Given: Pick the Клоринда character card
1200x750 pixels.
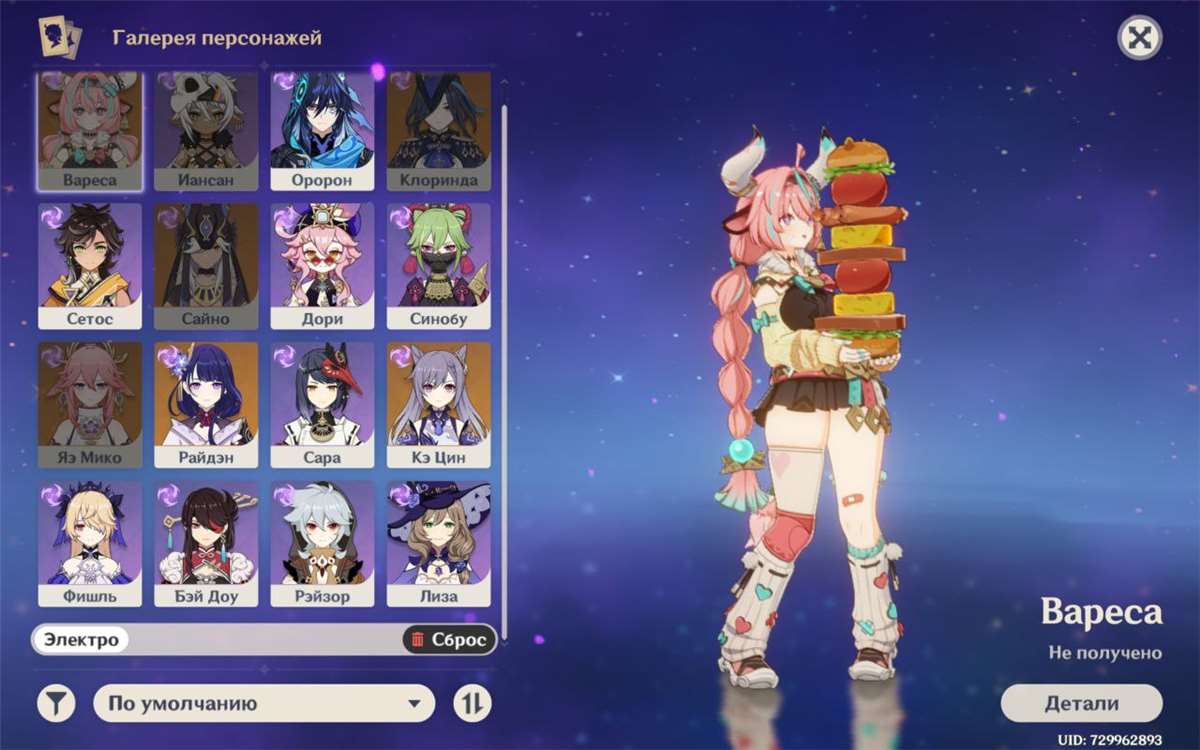Looking at the screenshot, I should (x=438, y=130).
